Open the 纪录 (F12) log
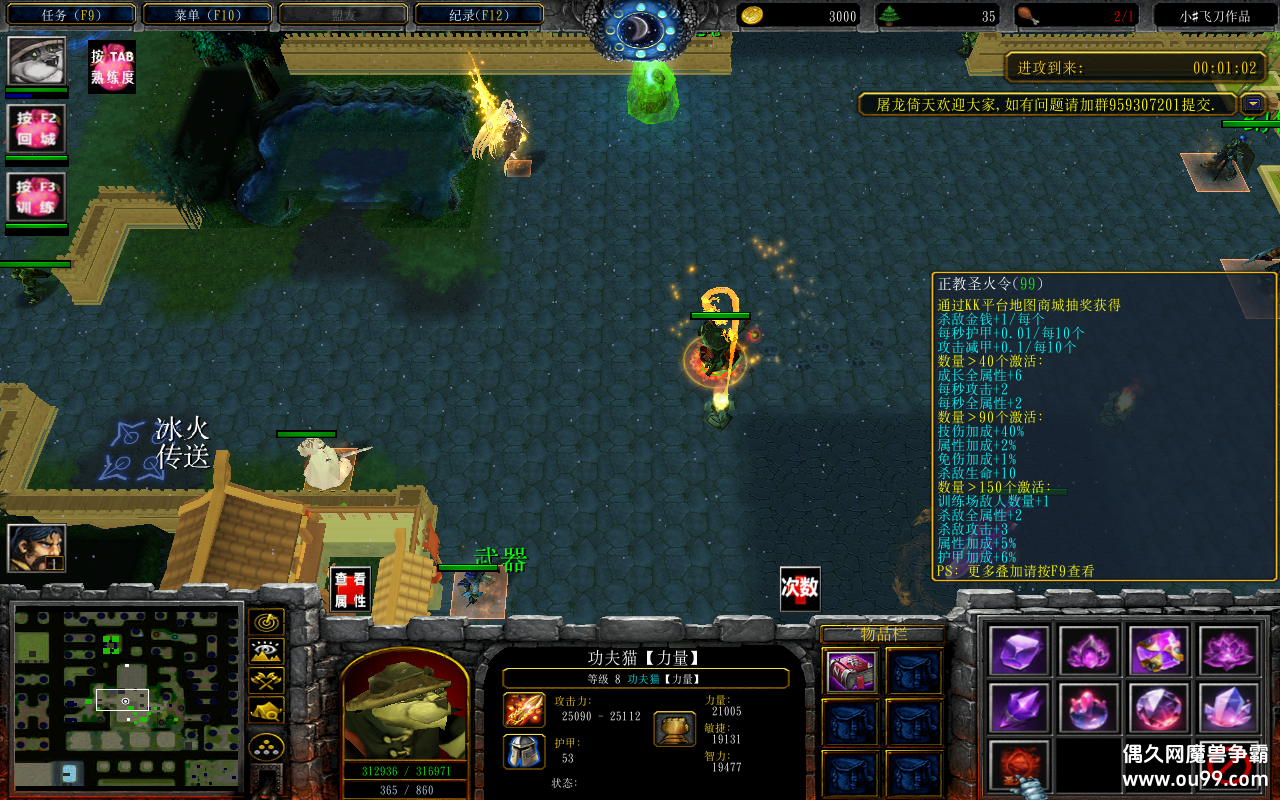Image resolution: width=1280 pixels, height=800 pixels. (x=479, y=15)
